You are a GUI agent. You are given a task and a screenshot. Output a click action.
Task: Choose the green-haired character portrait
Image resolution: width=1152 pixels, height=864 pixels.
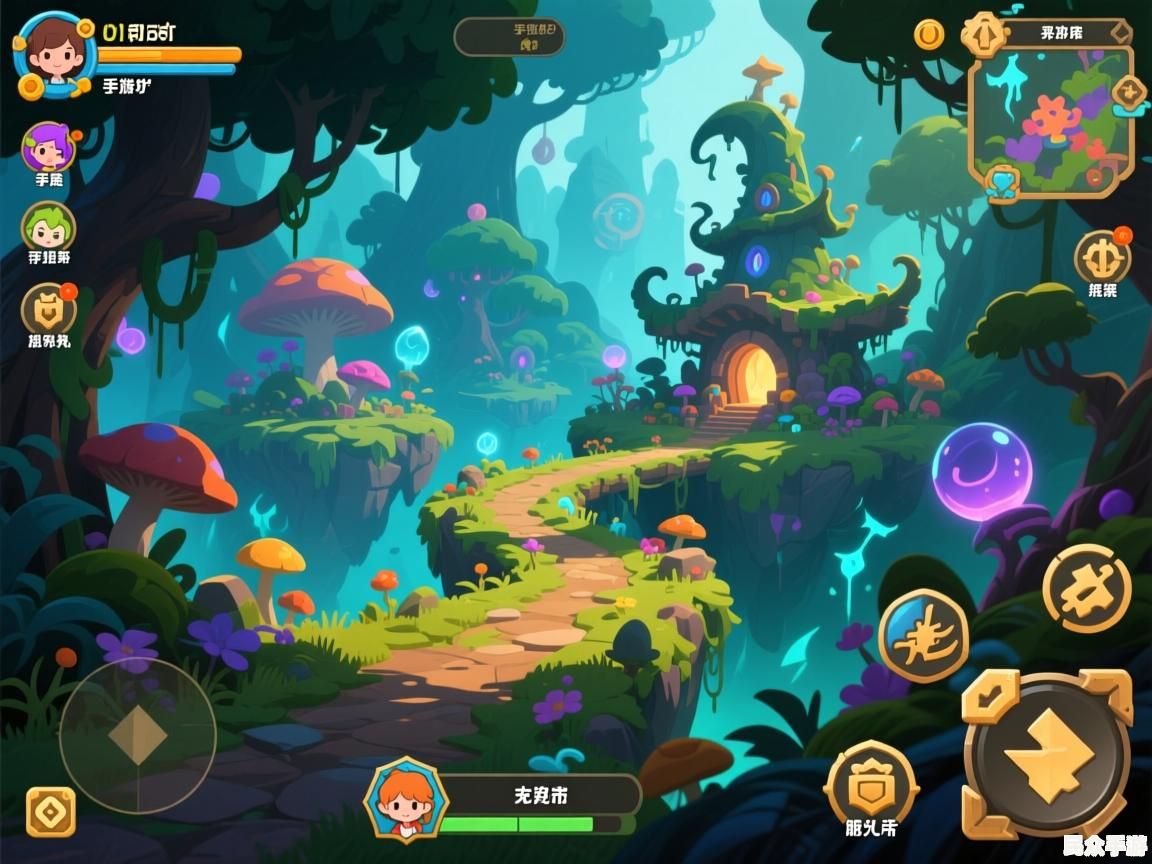tap(47, 226)
